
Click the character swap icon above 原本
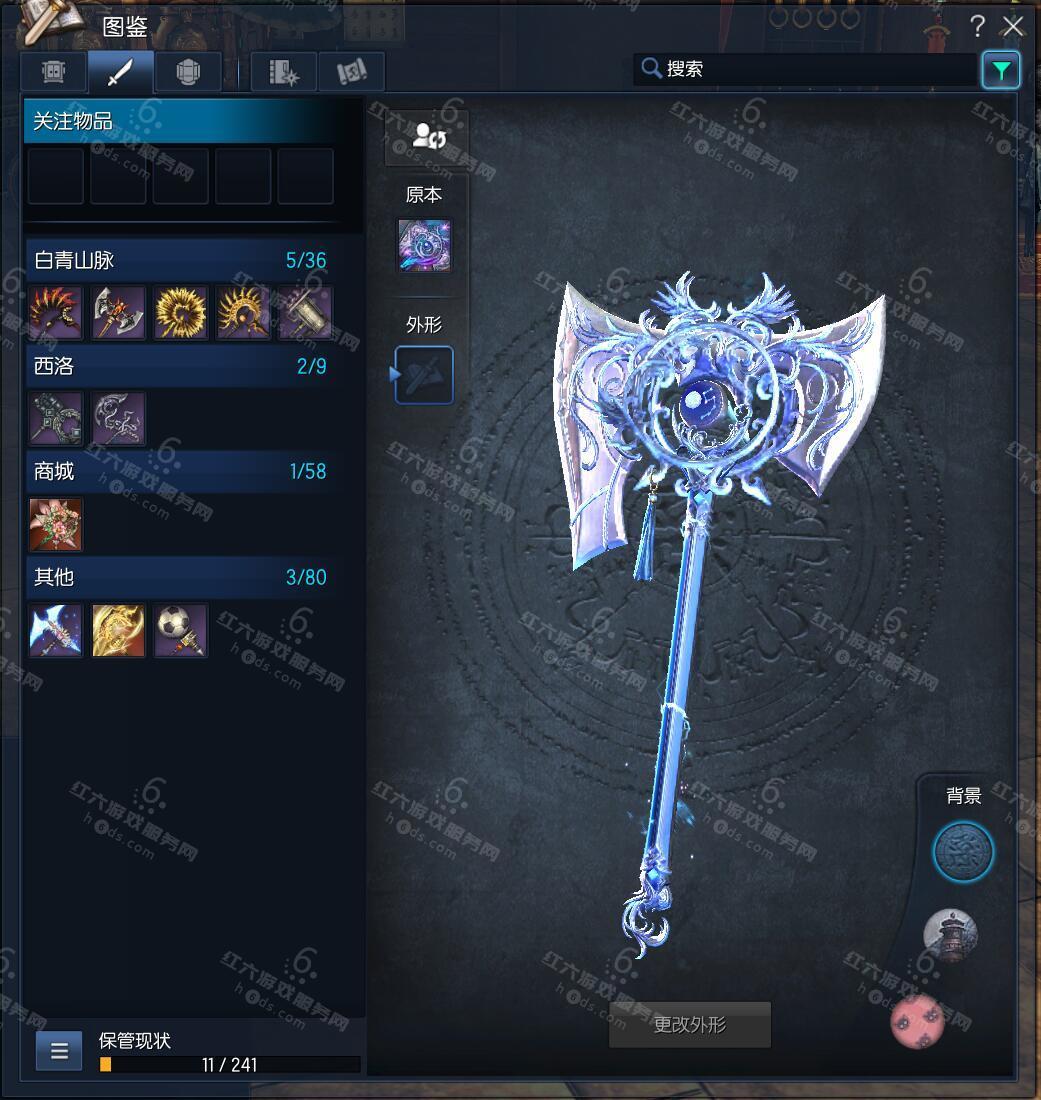point(426,137)
